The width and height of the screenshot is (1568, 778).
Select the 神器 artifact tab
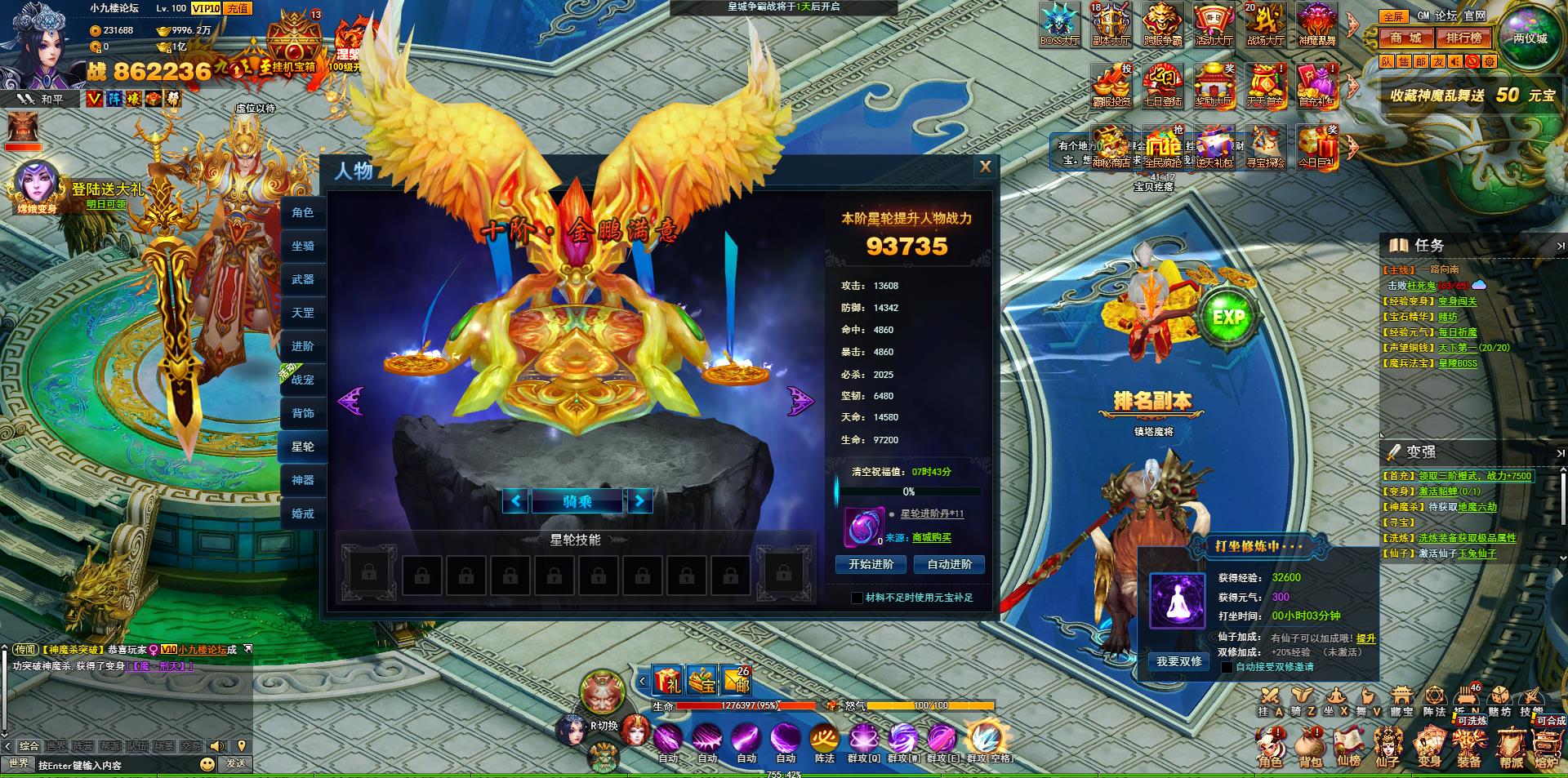(x=303, y=480)
